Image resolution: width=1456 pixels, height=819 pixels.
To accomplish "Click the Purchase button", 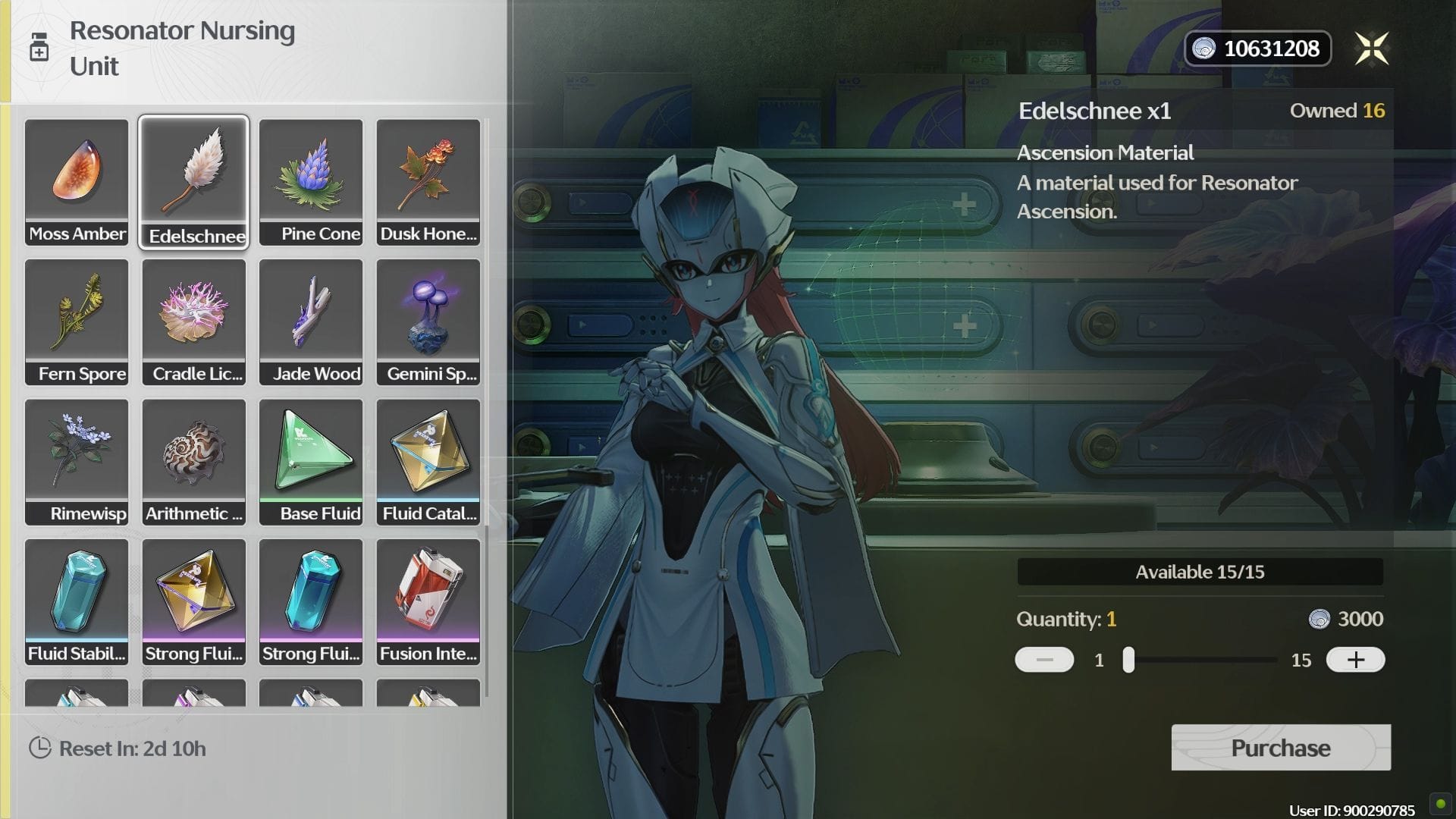I will pos(1280,748).
